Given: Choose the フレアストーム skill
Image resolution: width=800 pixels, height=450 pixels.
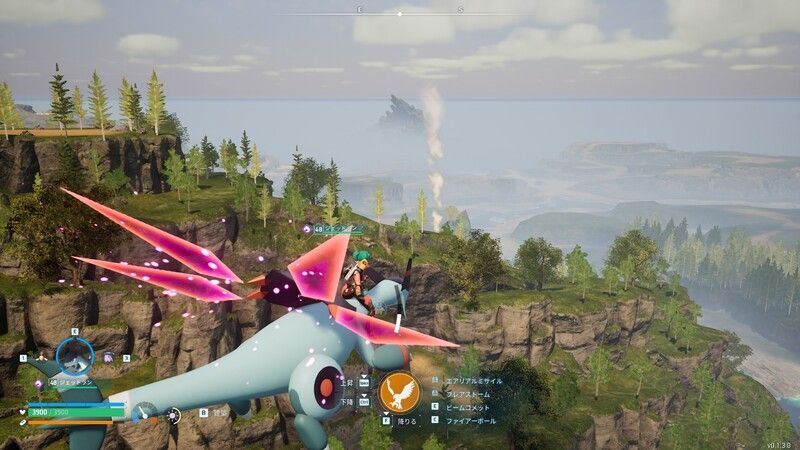Looking at the screenshot, I should coord(470,394).
